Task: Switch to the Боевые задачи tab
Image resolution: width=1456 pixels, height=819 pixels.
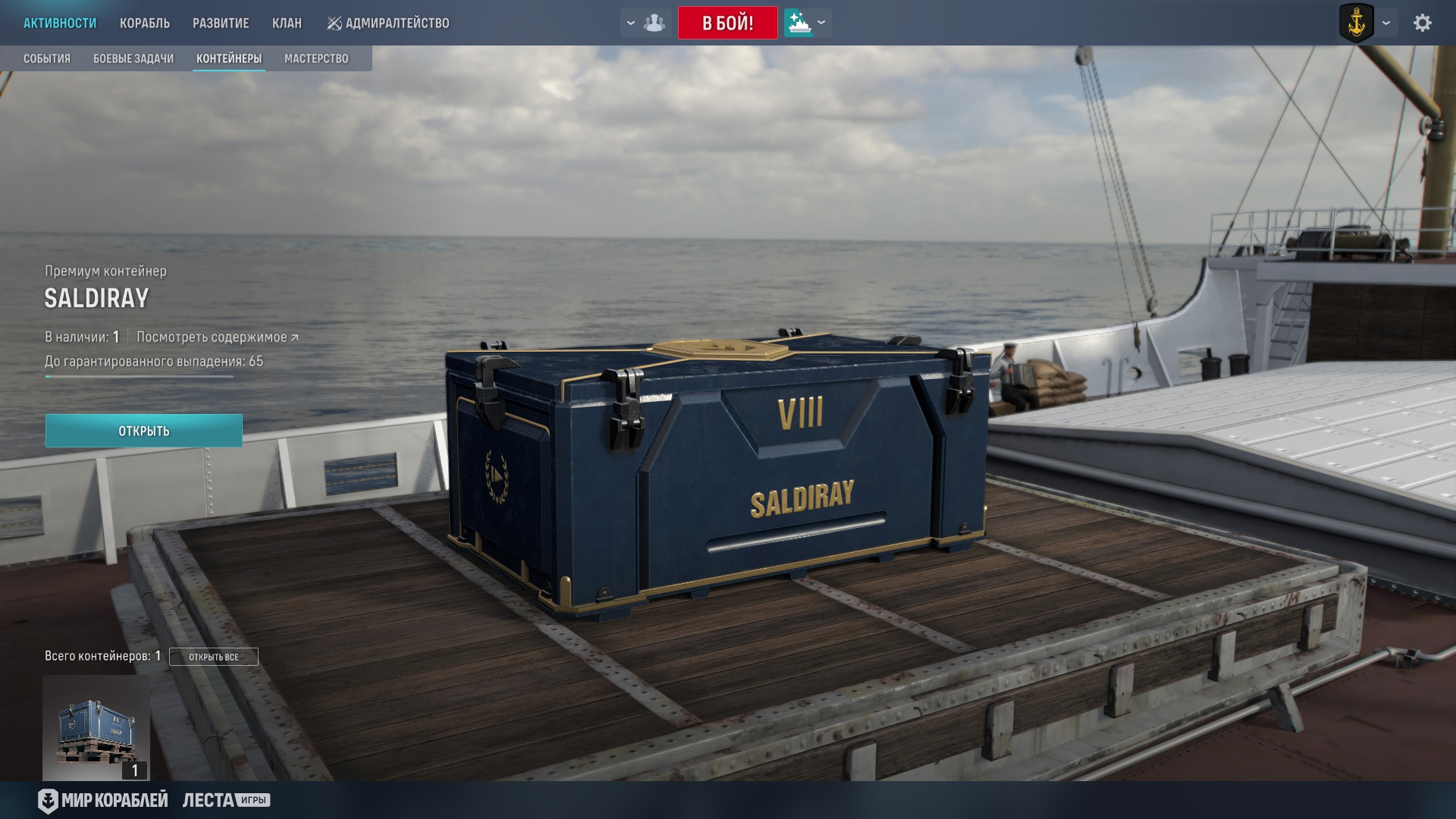Action: coord(133,59)
